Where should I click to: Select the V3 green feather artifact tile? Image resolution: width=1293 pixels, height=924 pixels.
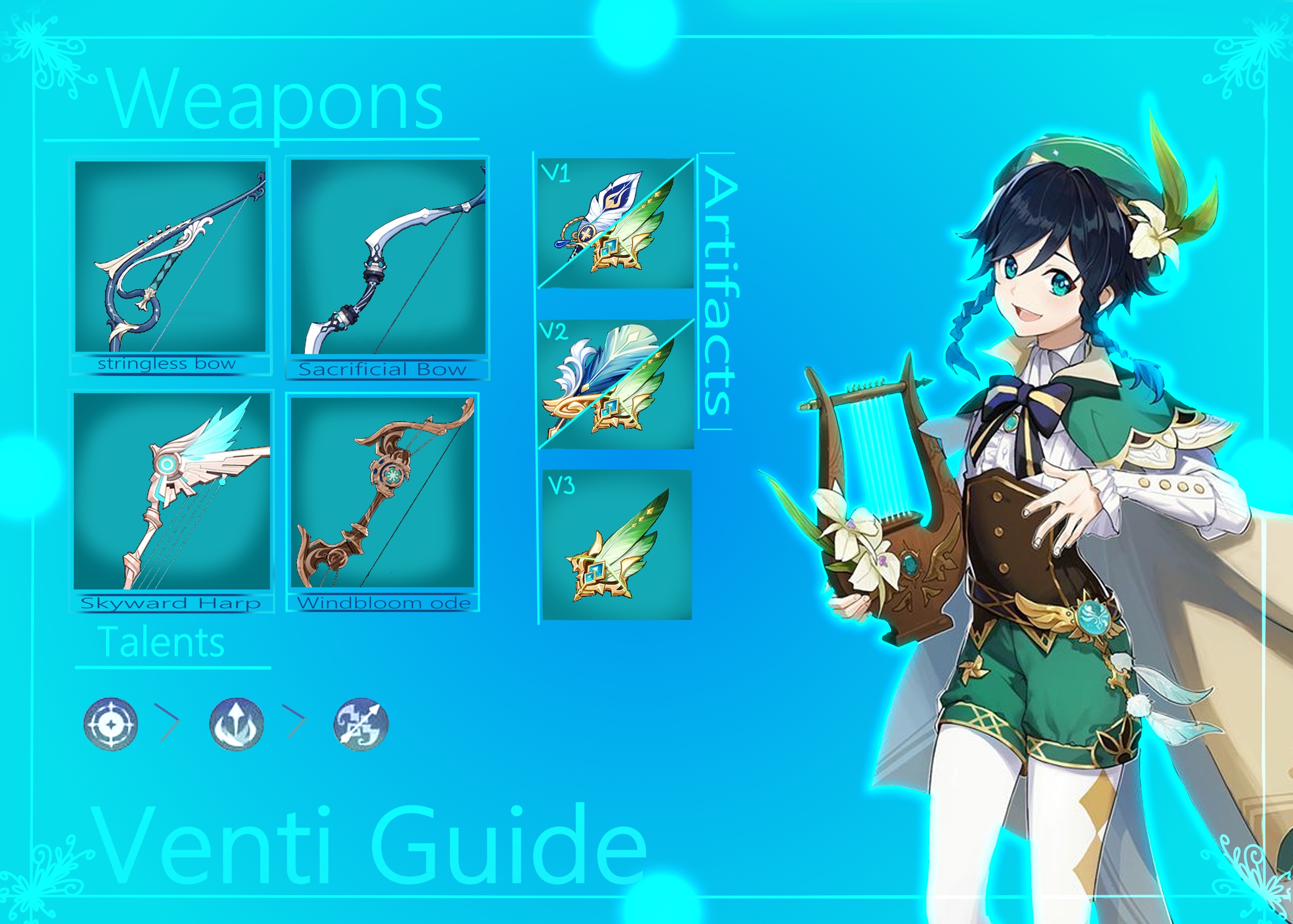617,545
